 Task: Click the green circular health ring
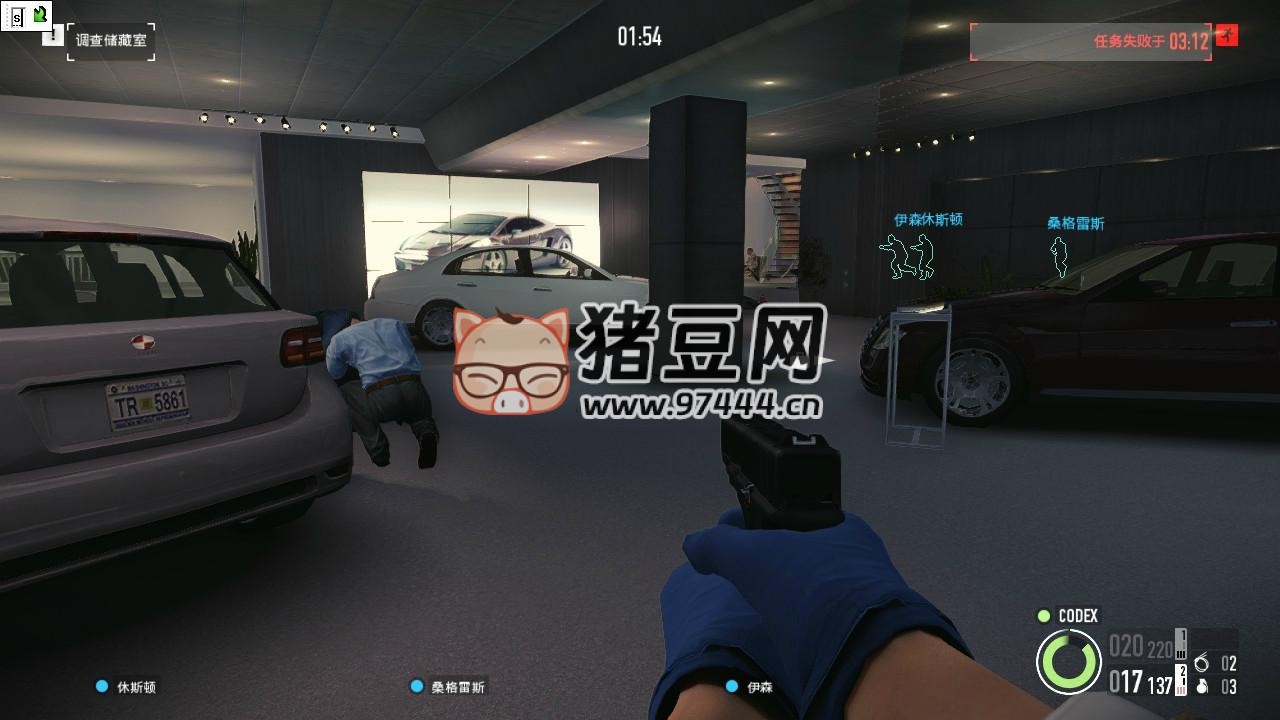(x=1072, y=661)
